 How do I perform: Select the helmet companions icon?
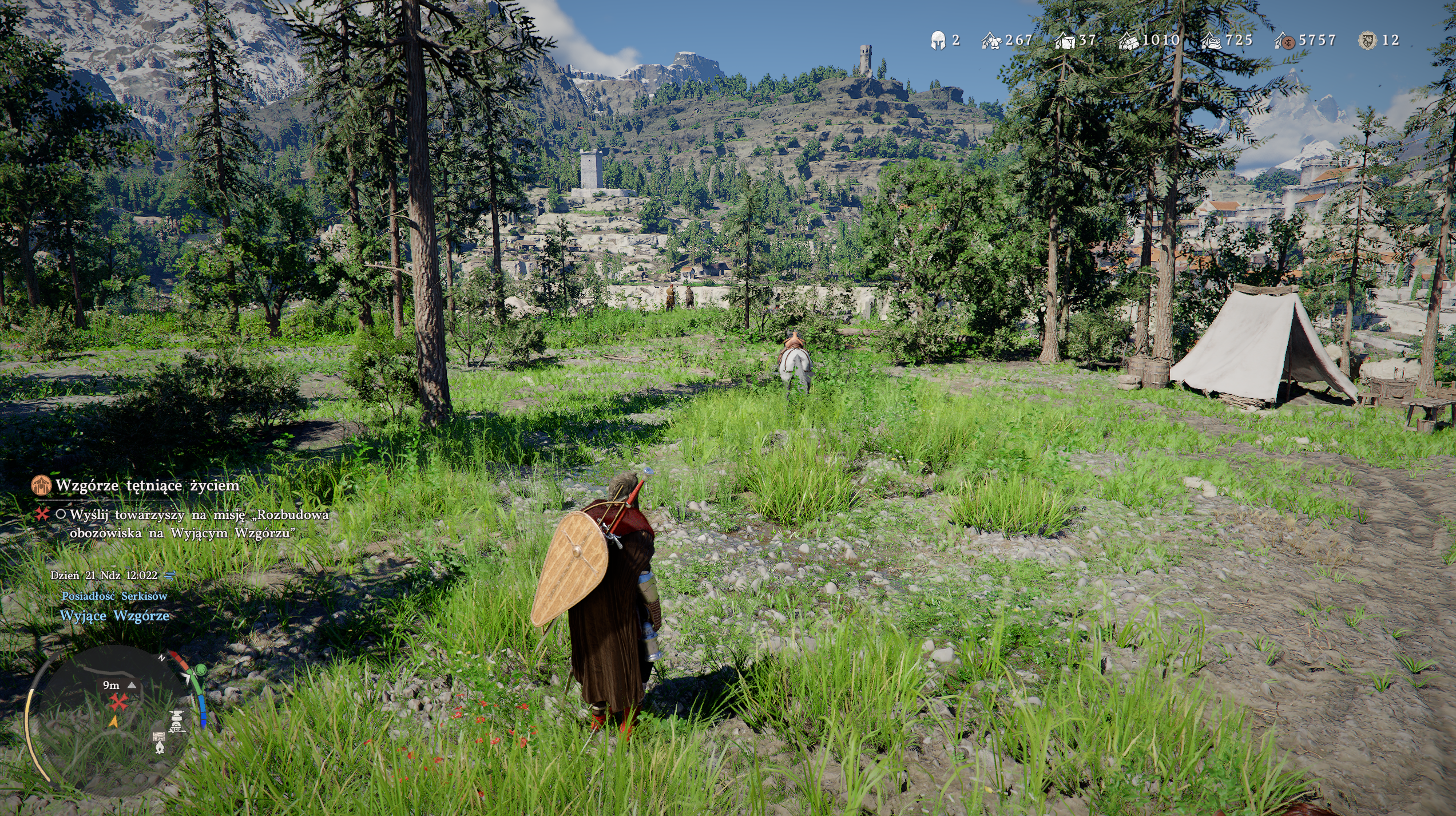[x=938, y=41]
